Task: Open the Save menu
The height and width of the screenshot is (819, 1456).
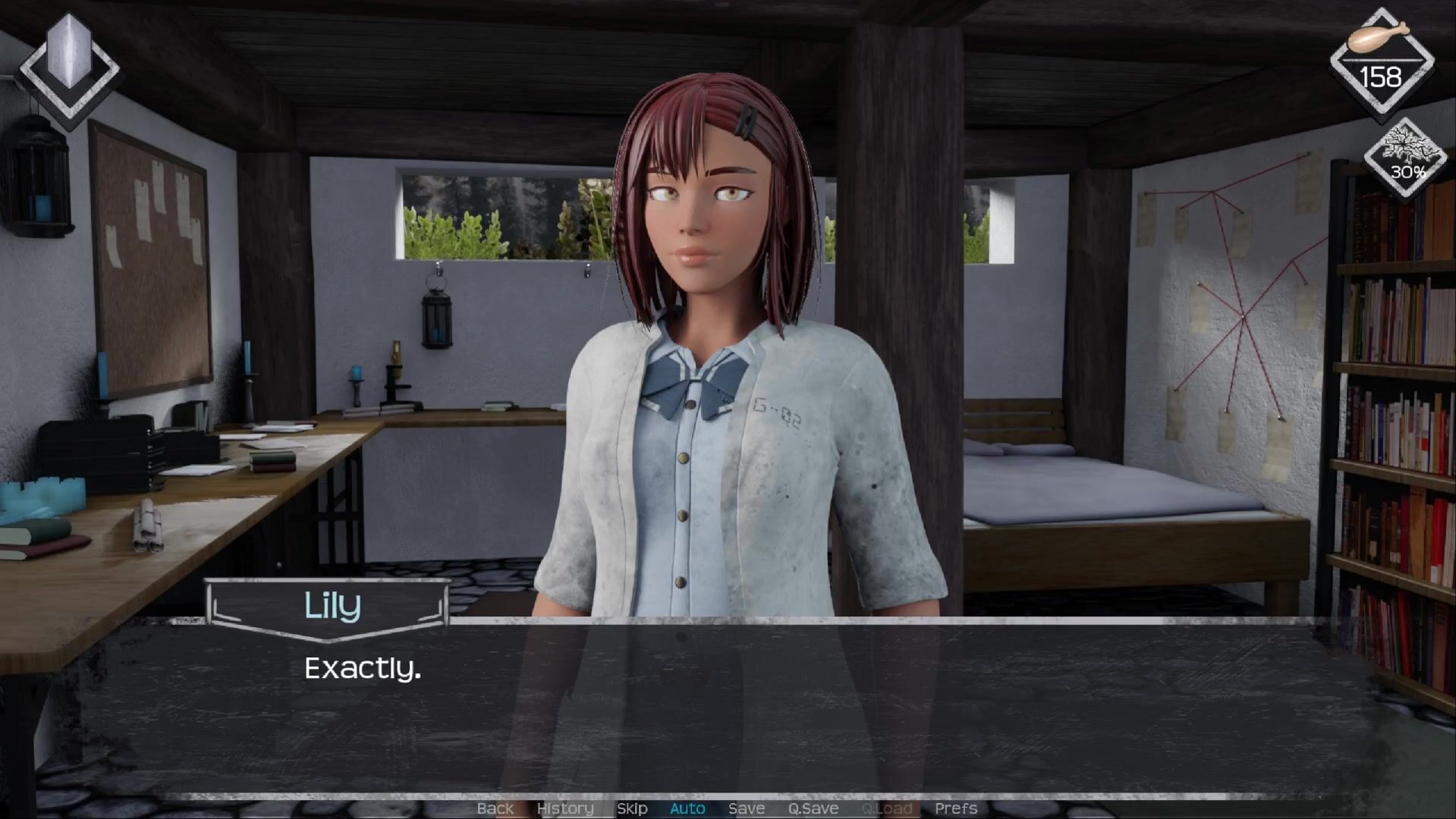Action: point(746,808)
